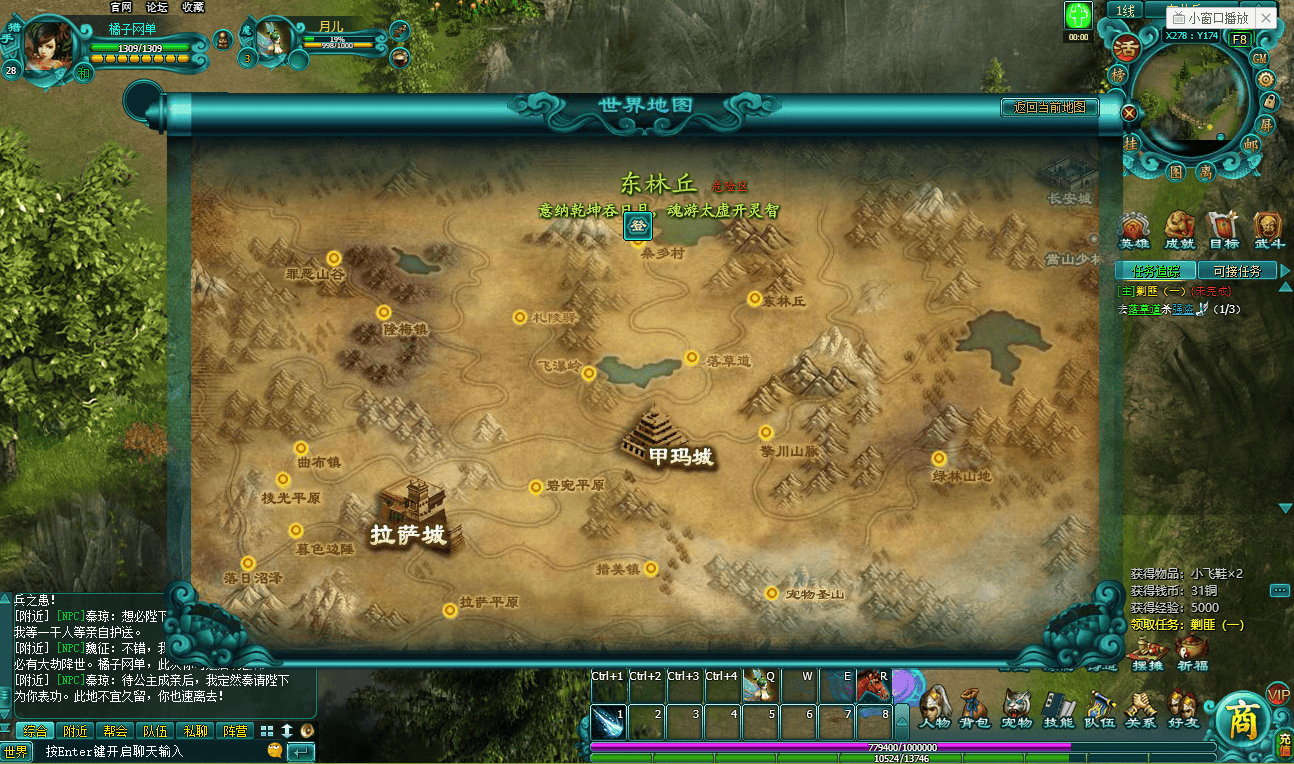Click the 返回当前地图 button
This screenshot has width=1294, height=764.
[x=1049, y=108]
